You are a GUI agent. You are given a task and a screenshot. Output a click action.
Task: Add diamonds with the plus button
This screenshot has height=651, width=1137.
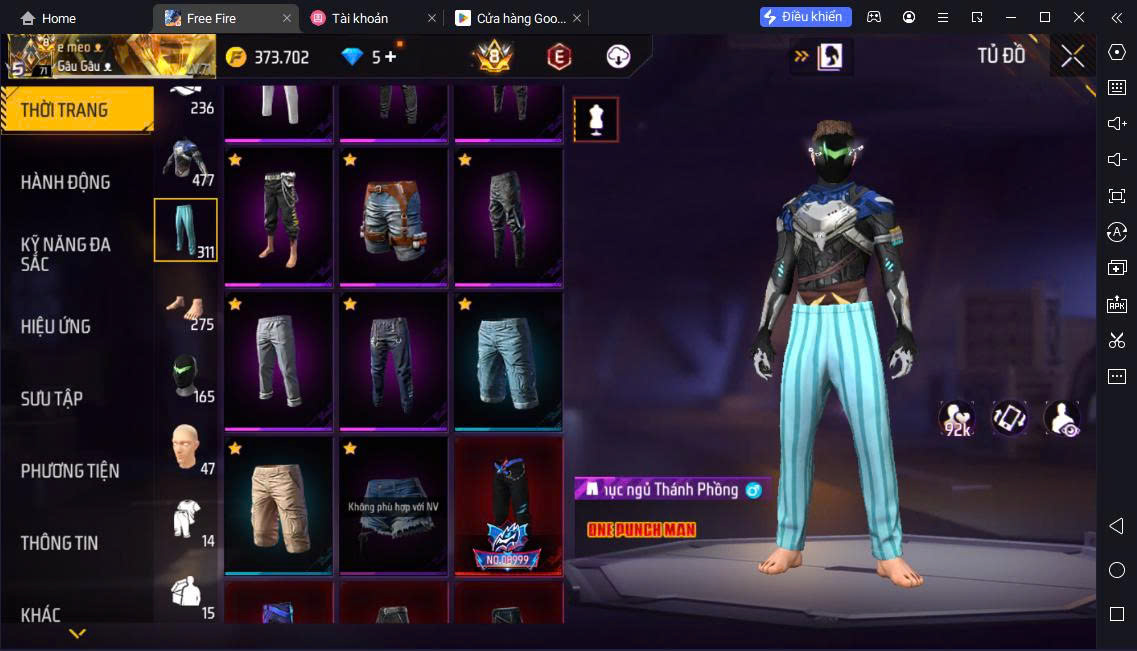(390, 57)
